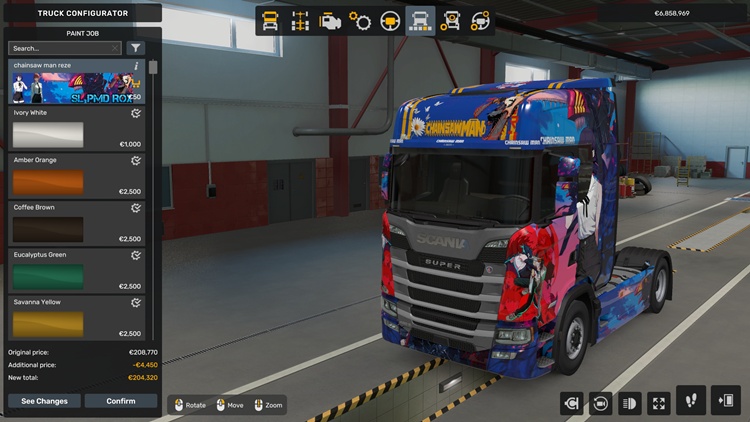Screen dimensions: 750x422
Task: Open the steering wheel interior tab
Action: point(390,21)
